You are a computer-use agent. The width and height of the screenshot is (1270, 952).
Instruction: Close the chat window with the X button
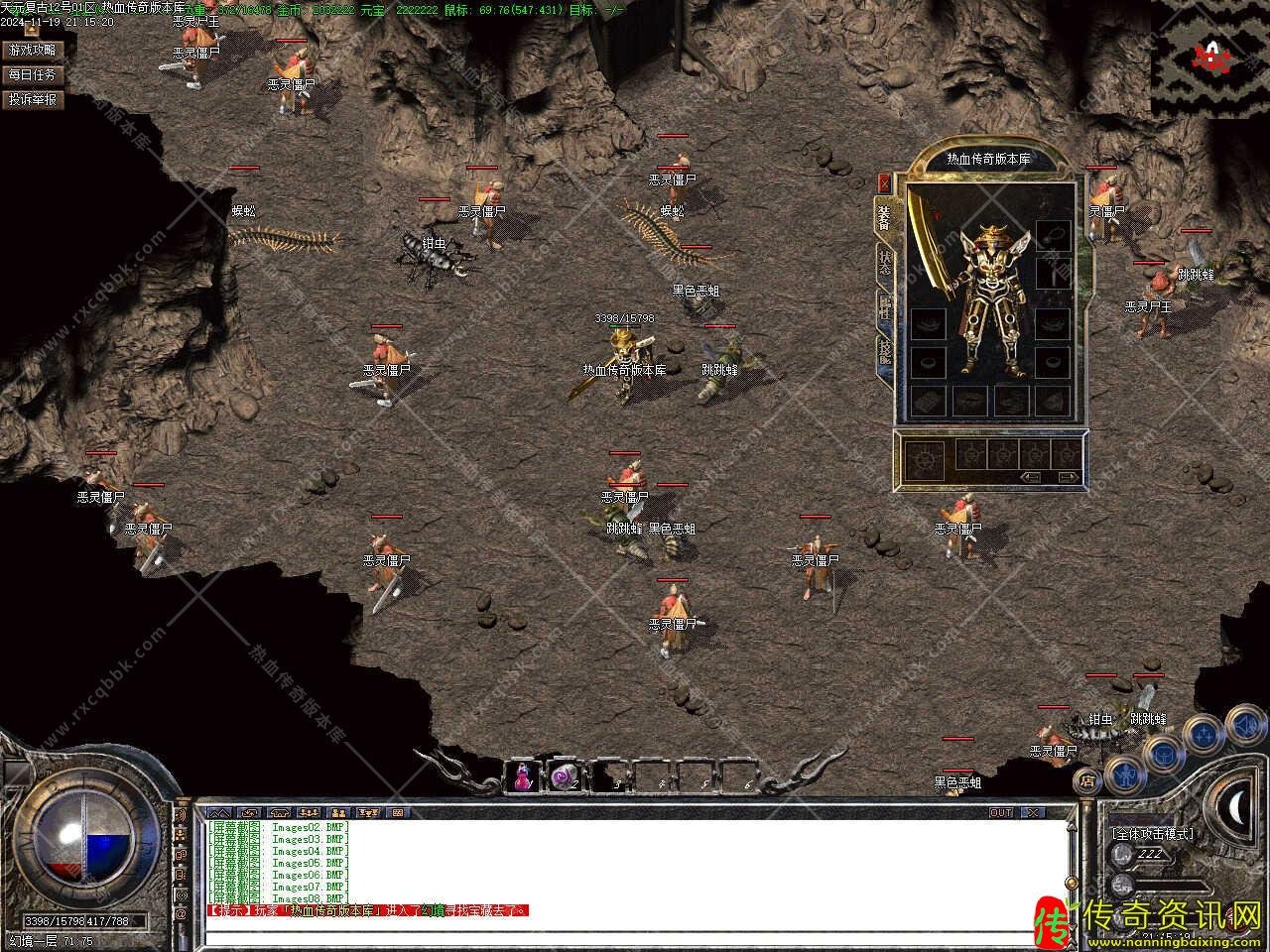pos(1033,812)
